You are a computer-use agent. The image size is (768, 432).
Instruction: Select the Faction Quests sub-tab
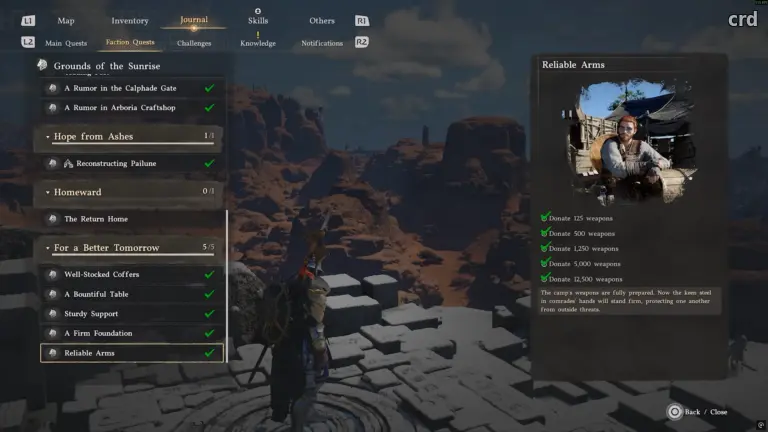pos(130,43)
